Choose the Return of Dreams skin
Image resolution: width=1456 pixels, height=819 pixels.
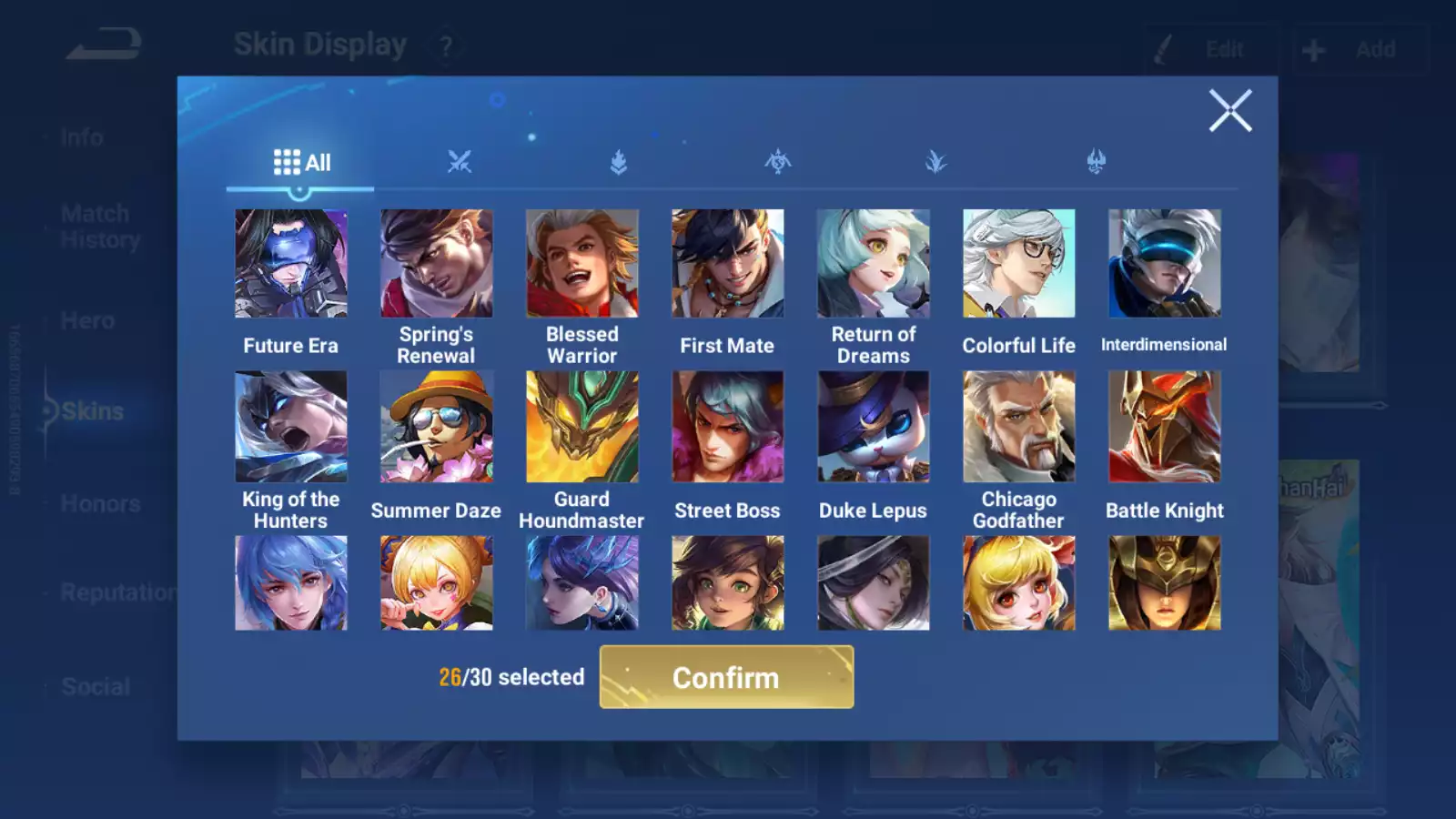pos(874,264)
